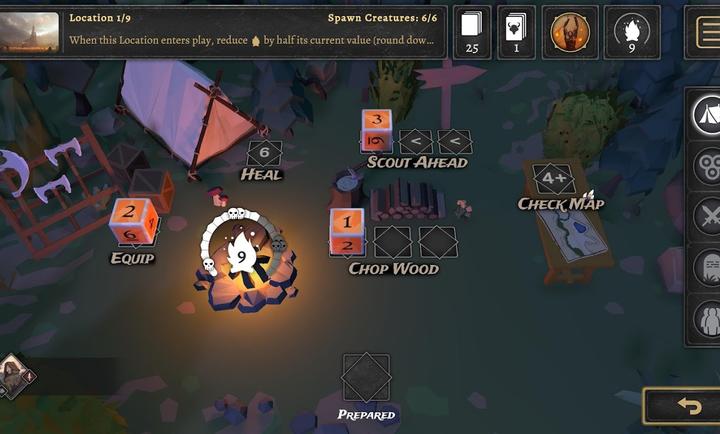The width and height of the screenshot is (720, 434).
Task: Choose the orange die on Chop Wood
Action: pyautogui.click(x=347, y=232)
